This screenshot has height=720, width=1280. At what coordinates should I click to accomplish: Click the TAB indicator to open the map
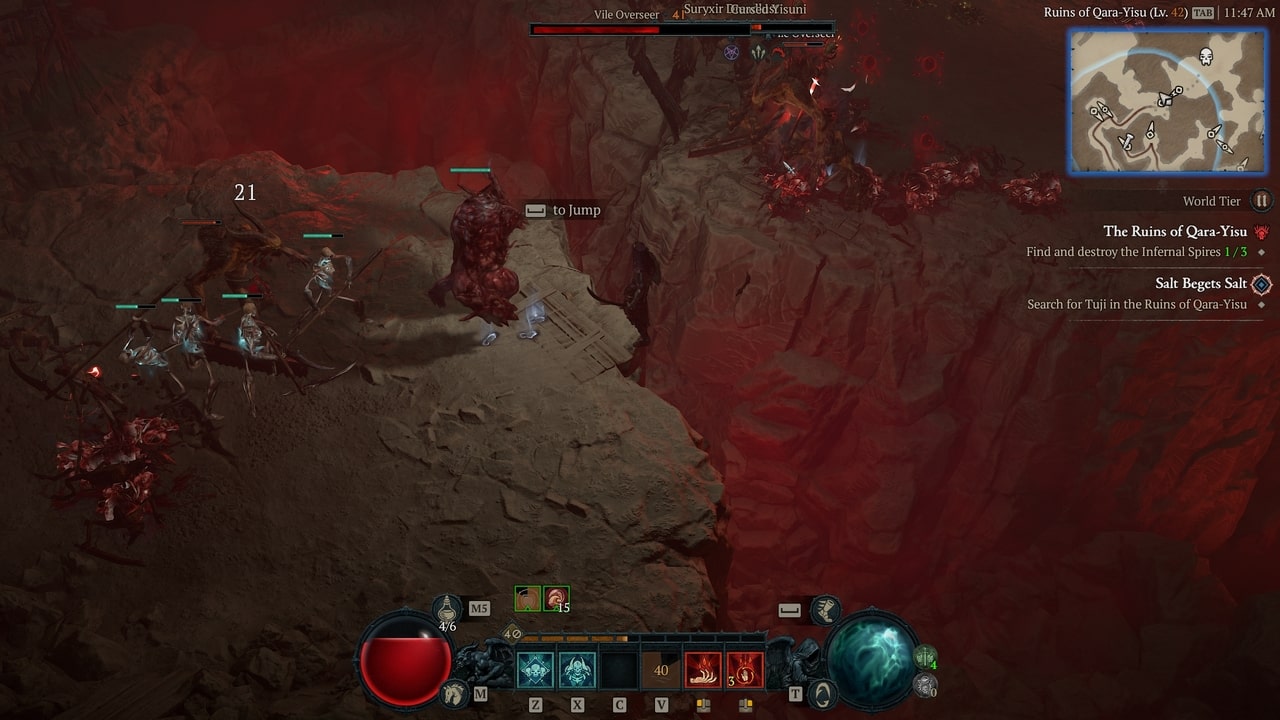1201,13
